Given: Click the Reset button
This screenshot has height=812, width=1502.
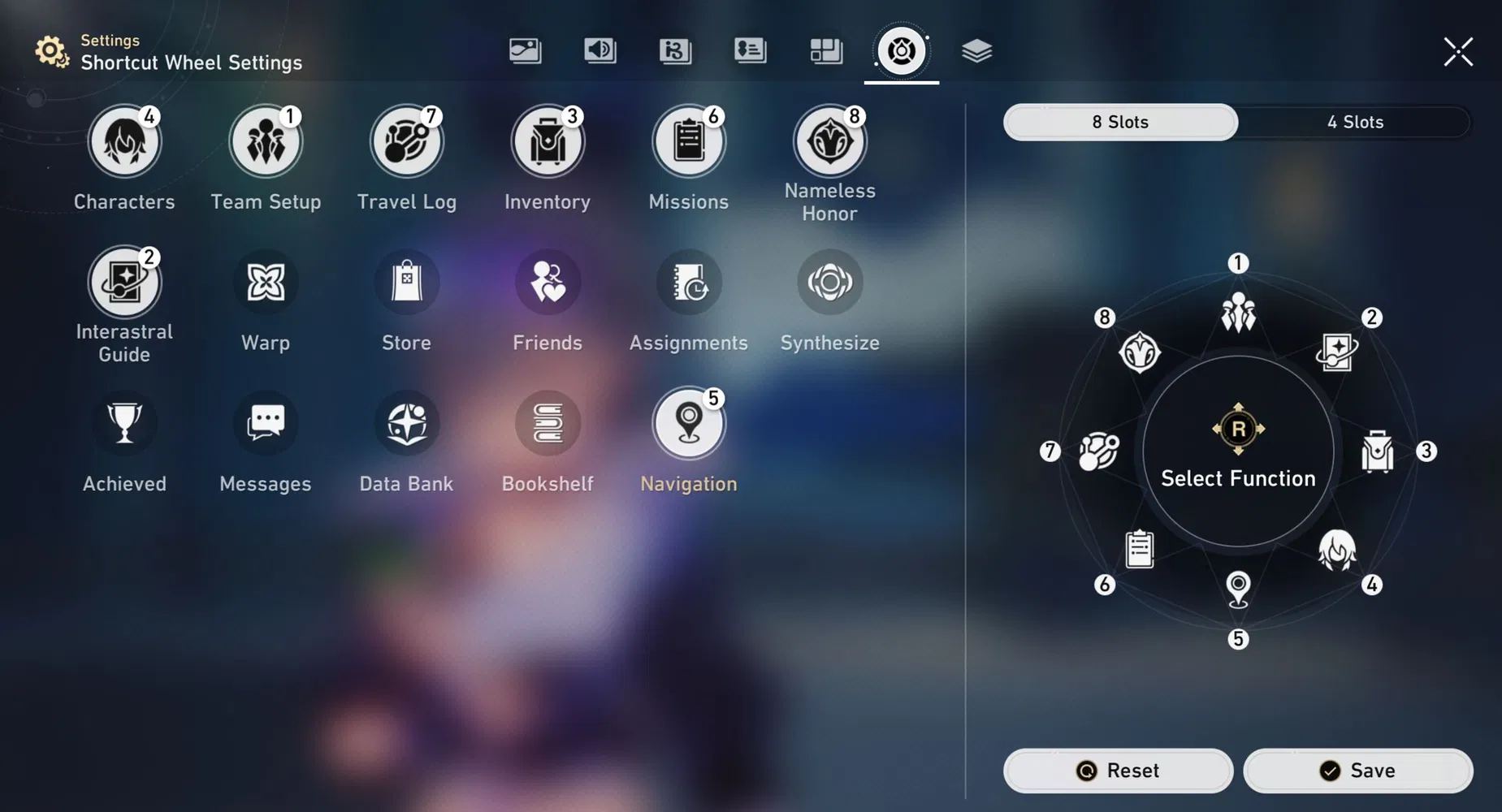Looking at the screenshot, I should (1117, 770).
